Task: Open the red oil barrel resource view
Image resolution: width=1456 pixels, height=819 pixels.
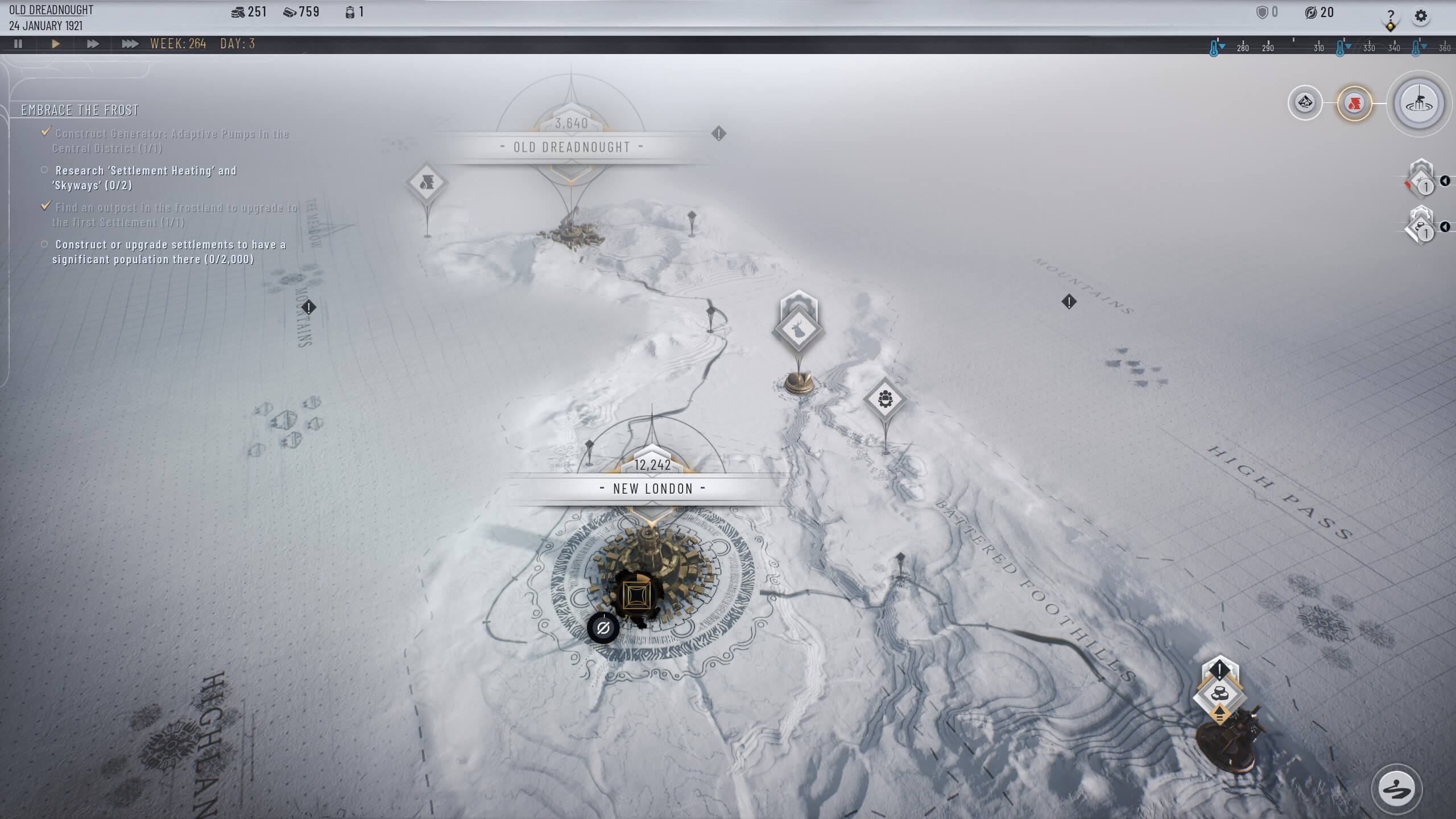Action: point(1354,104)
